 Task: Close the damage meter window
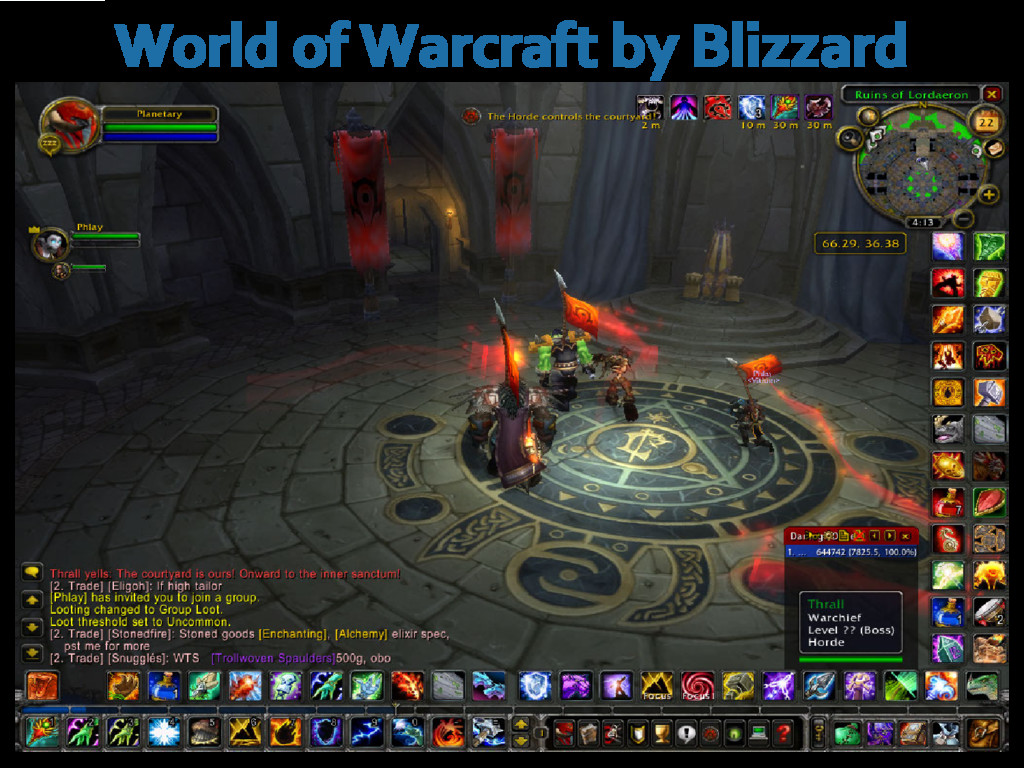pos(906,536)
